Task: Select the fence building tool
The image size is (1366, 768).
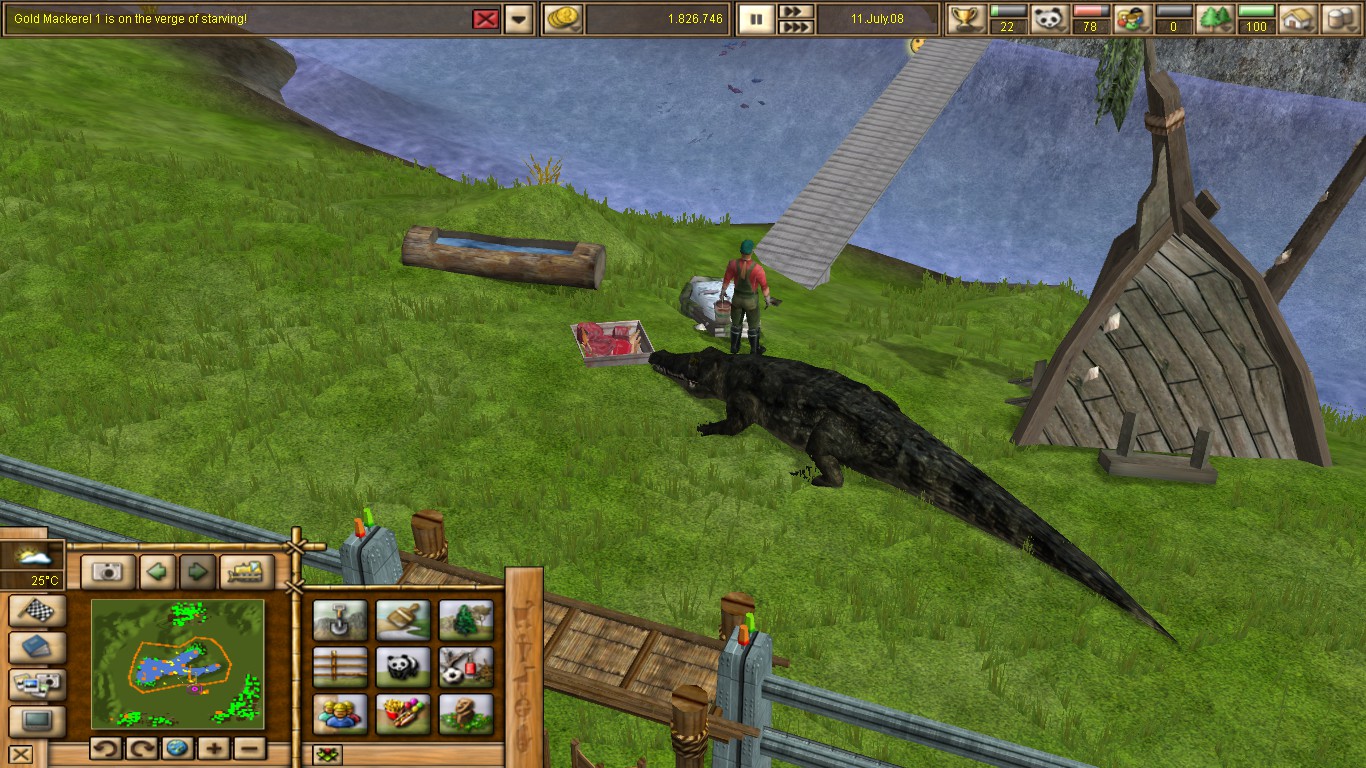Action: [x=340, y=665]
